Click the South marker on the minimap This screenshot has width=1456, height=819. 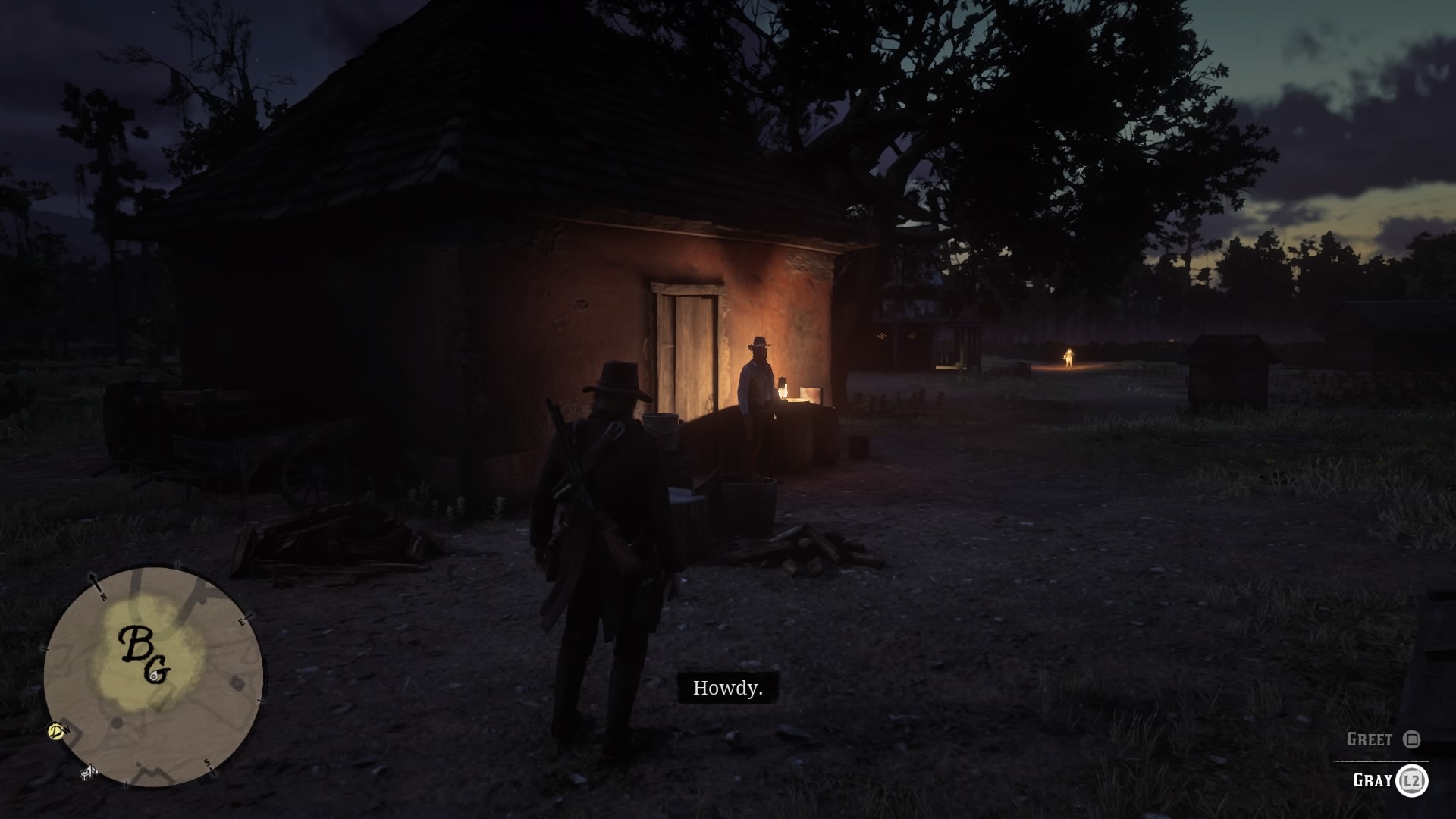click(208, 764)
